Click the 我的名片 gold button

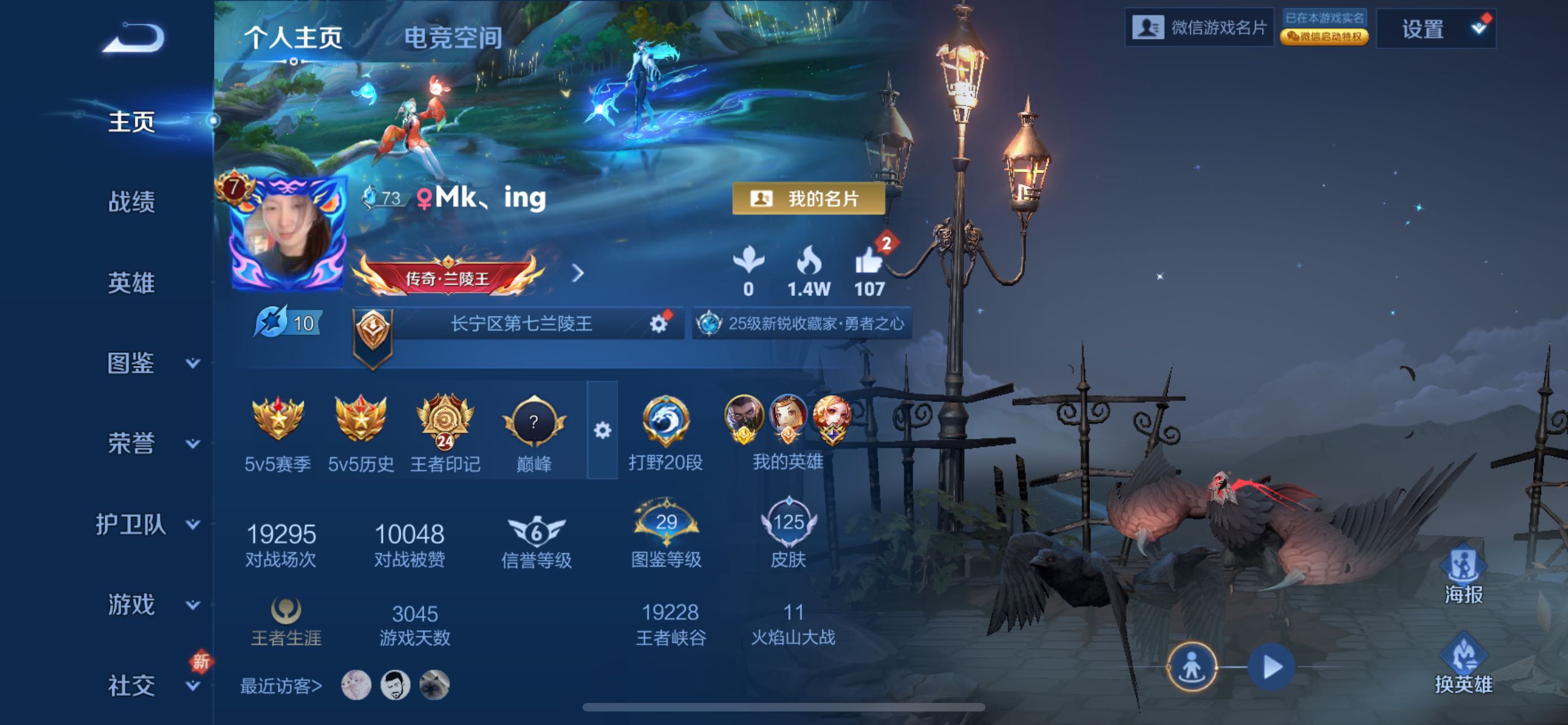pyautogui.click(x=808, y=198)
